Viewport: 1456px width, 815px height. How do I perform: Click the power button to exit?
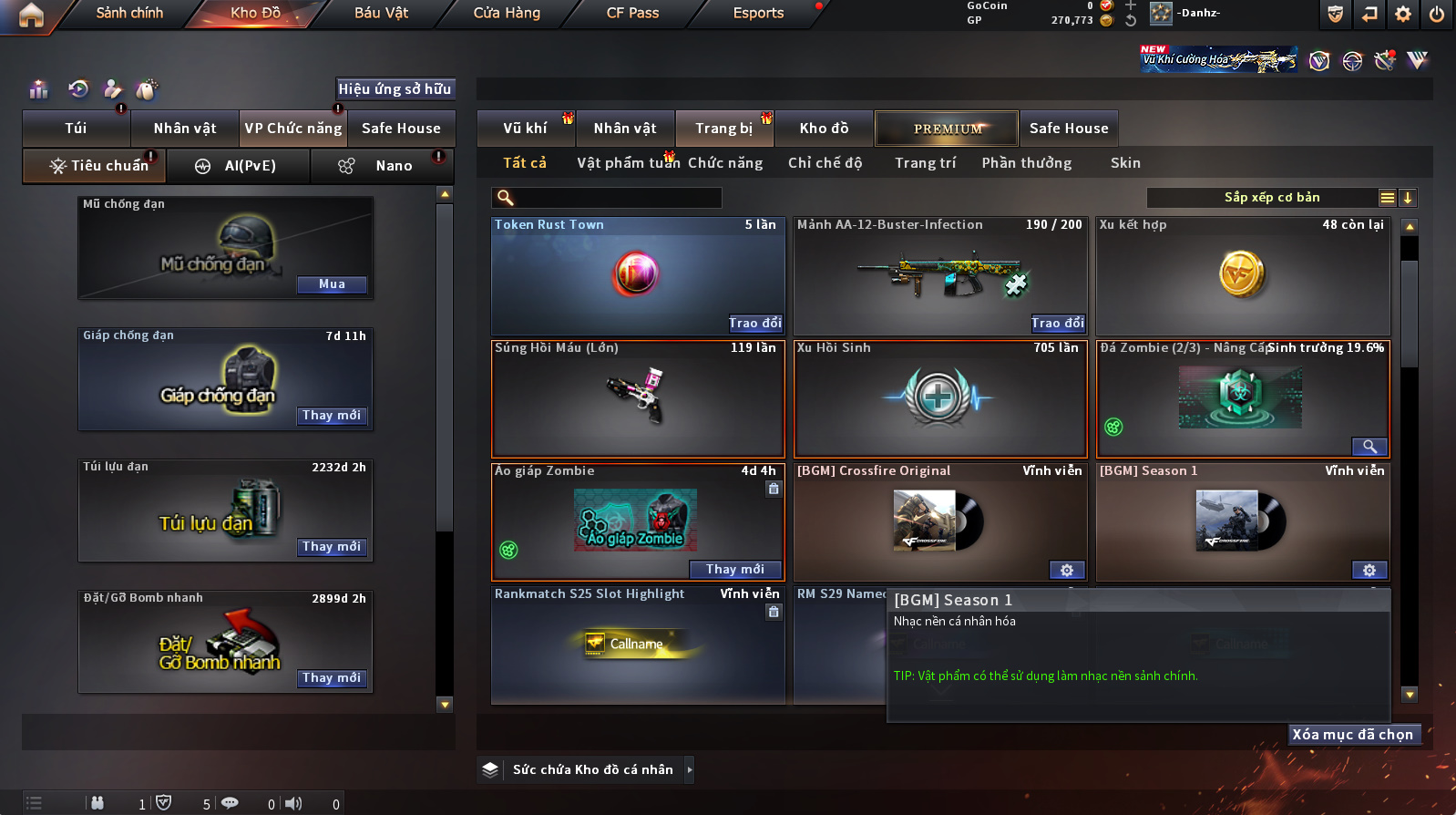[x=1437, y=14]
